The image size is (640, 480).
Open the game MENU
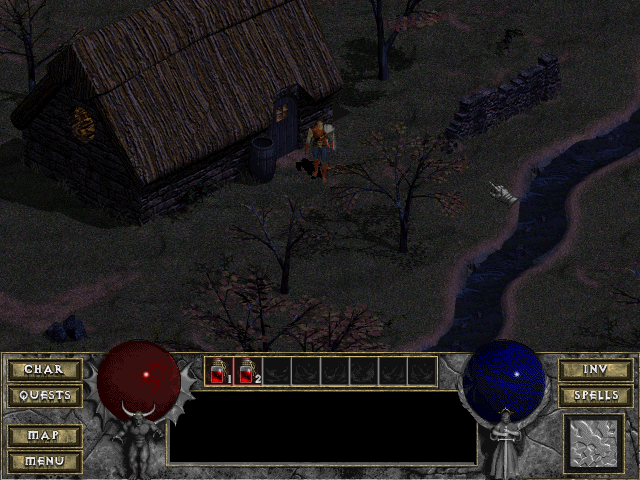44,461
